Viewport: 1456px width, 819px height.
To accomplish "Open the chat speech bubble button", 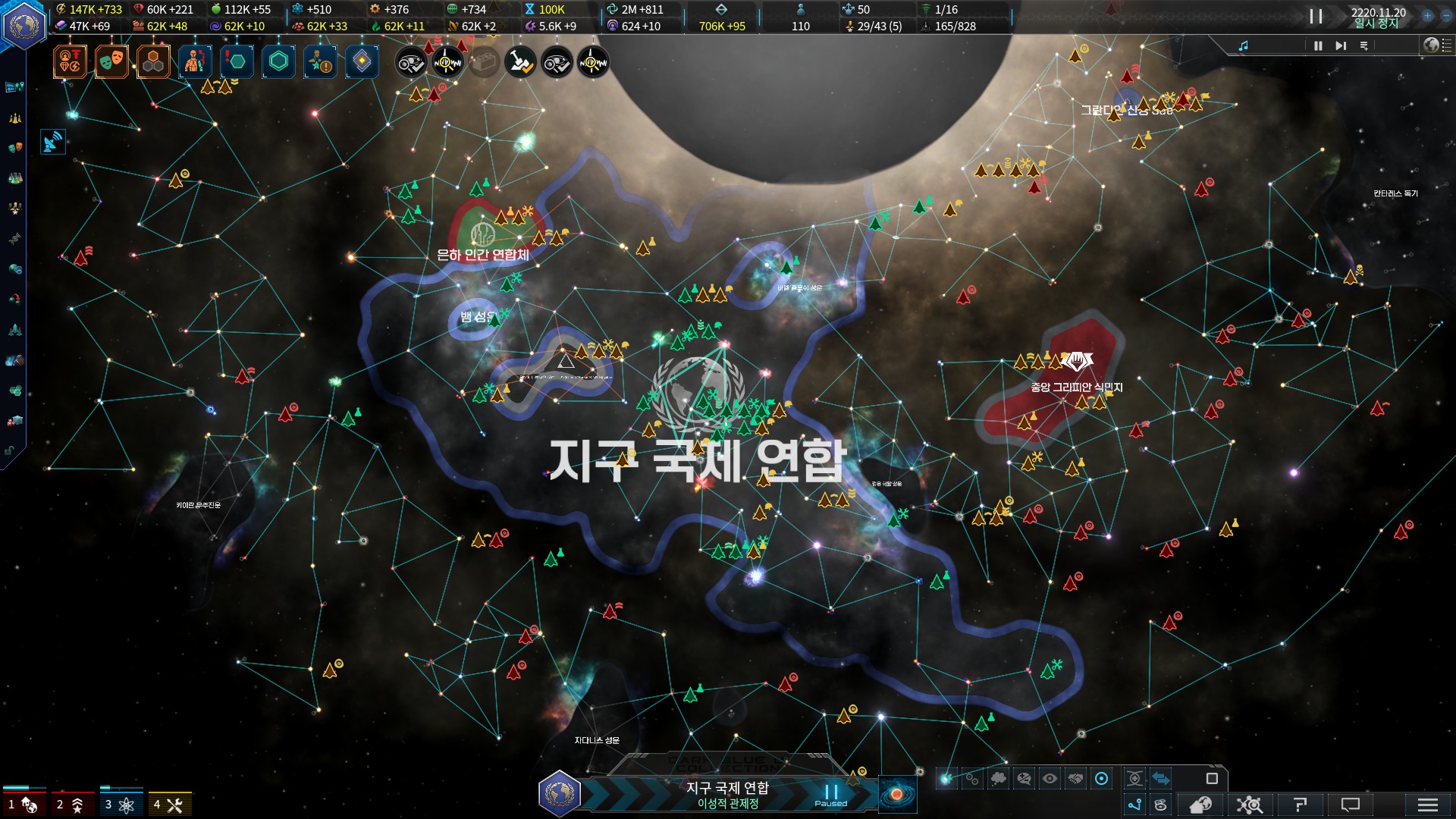I will tap(1351, 805).
